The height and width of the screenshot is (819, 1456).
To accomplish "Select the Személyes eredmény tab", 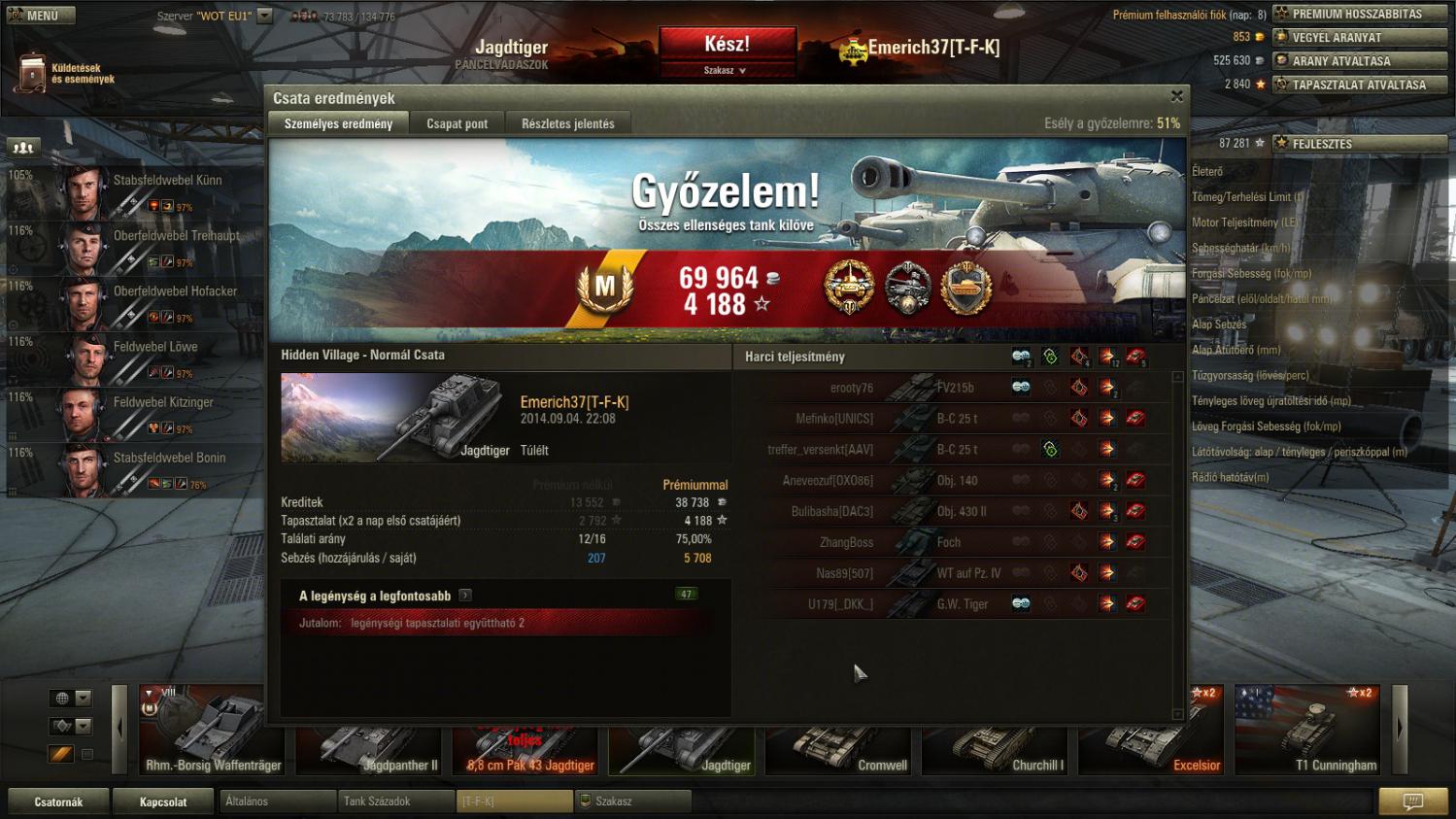I will point(338,123).
